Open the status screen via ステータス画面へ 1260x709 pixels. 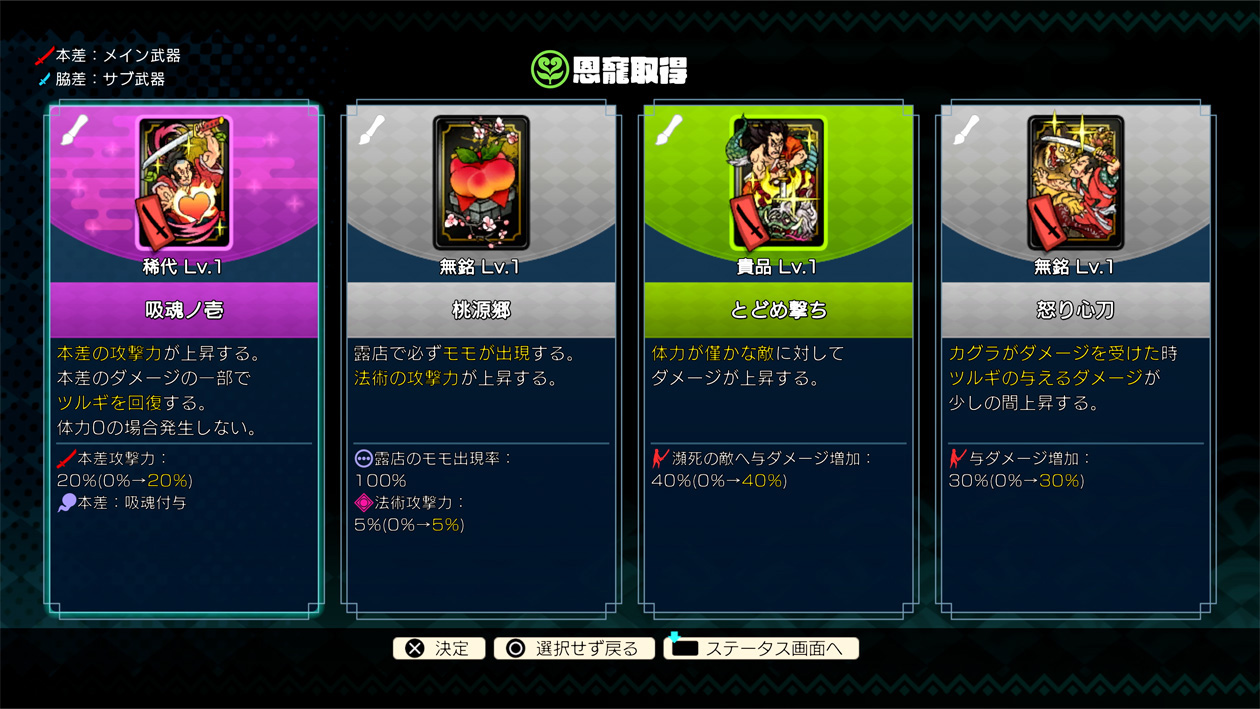(761, 648)
